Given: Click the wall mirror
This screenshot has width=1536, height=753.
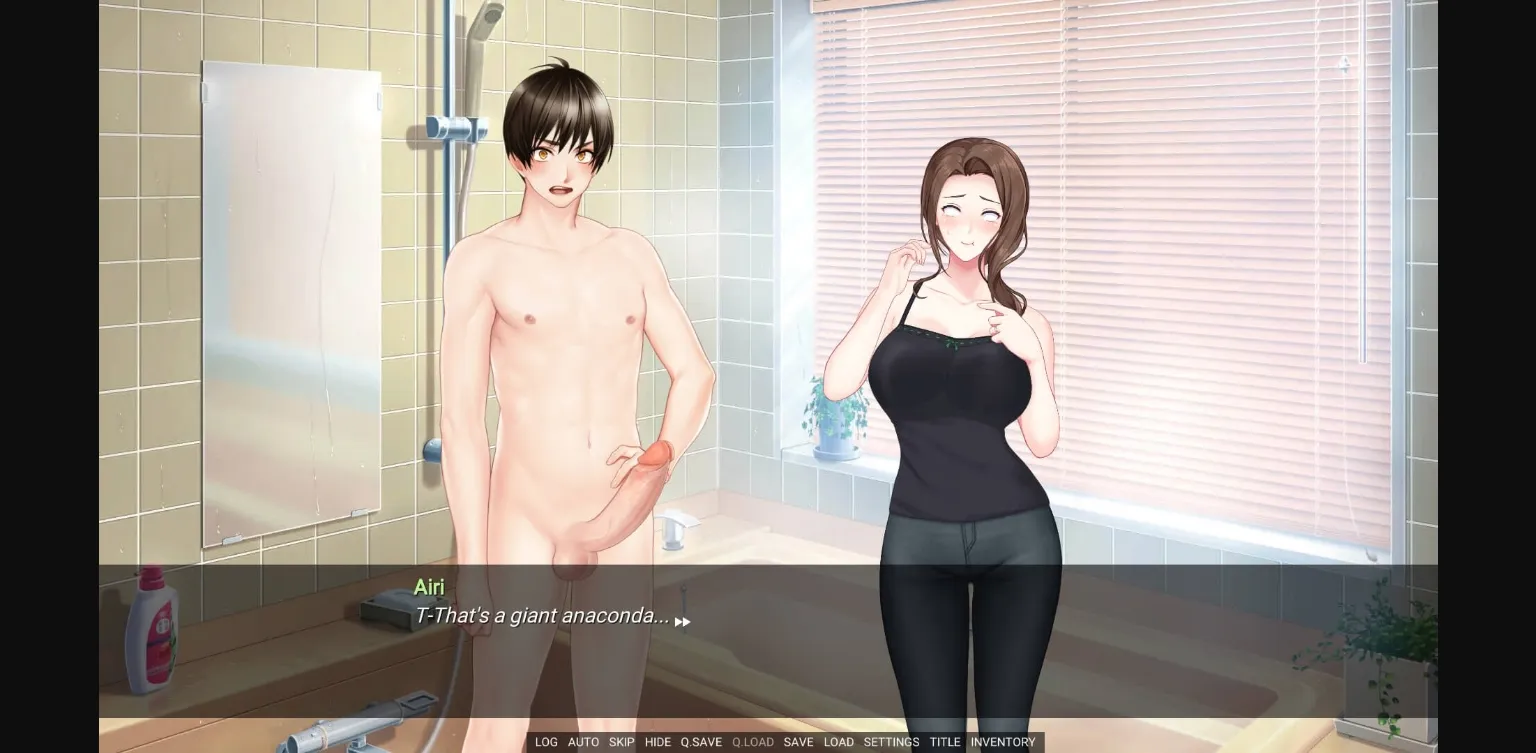Looking at the screenshot, I should [x=290, y=300].
